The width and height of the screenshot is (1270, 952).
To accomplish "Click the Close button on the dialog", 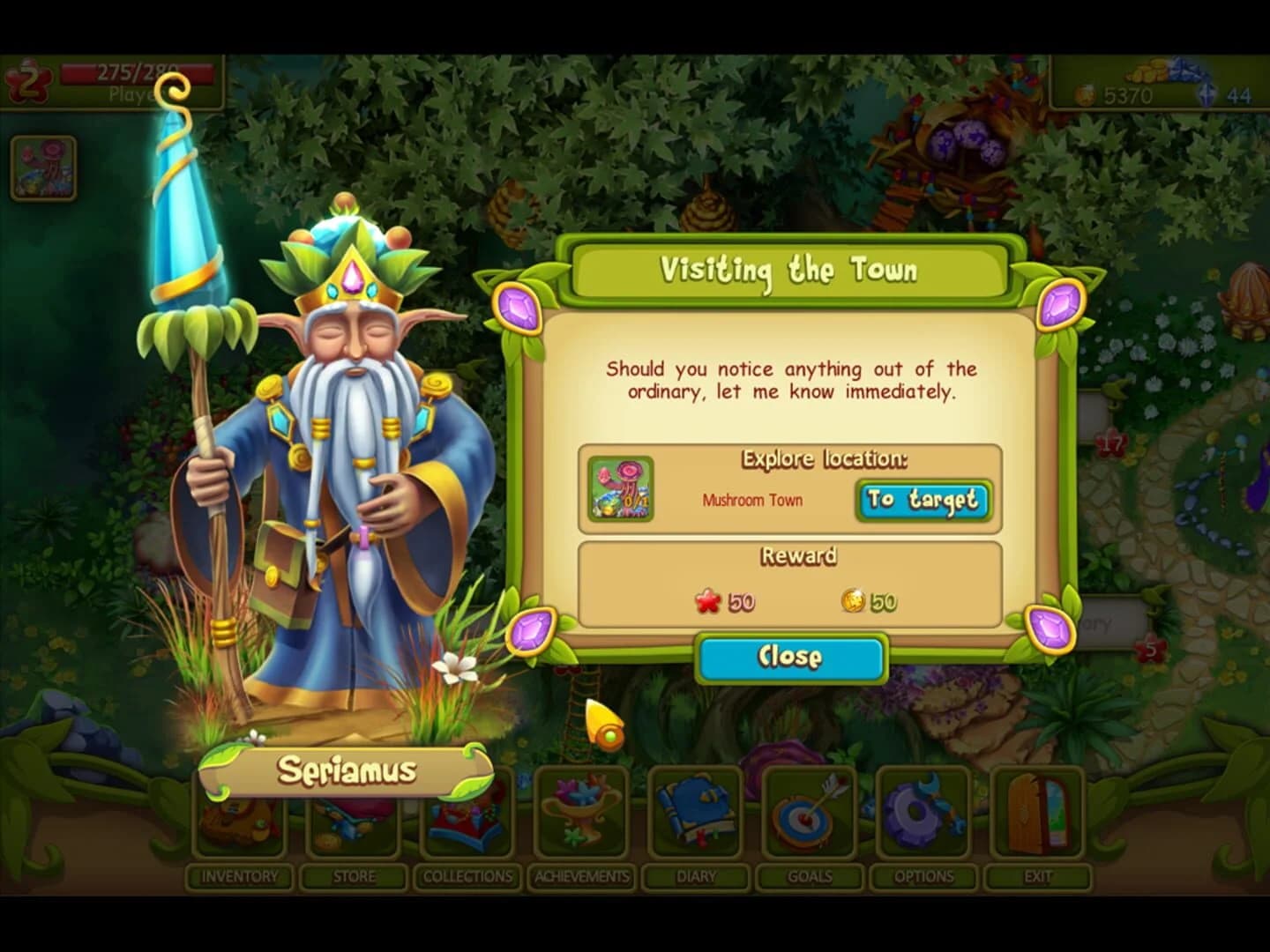I will (x=790, y=656).
